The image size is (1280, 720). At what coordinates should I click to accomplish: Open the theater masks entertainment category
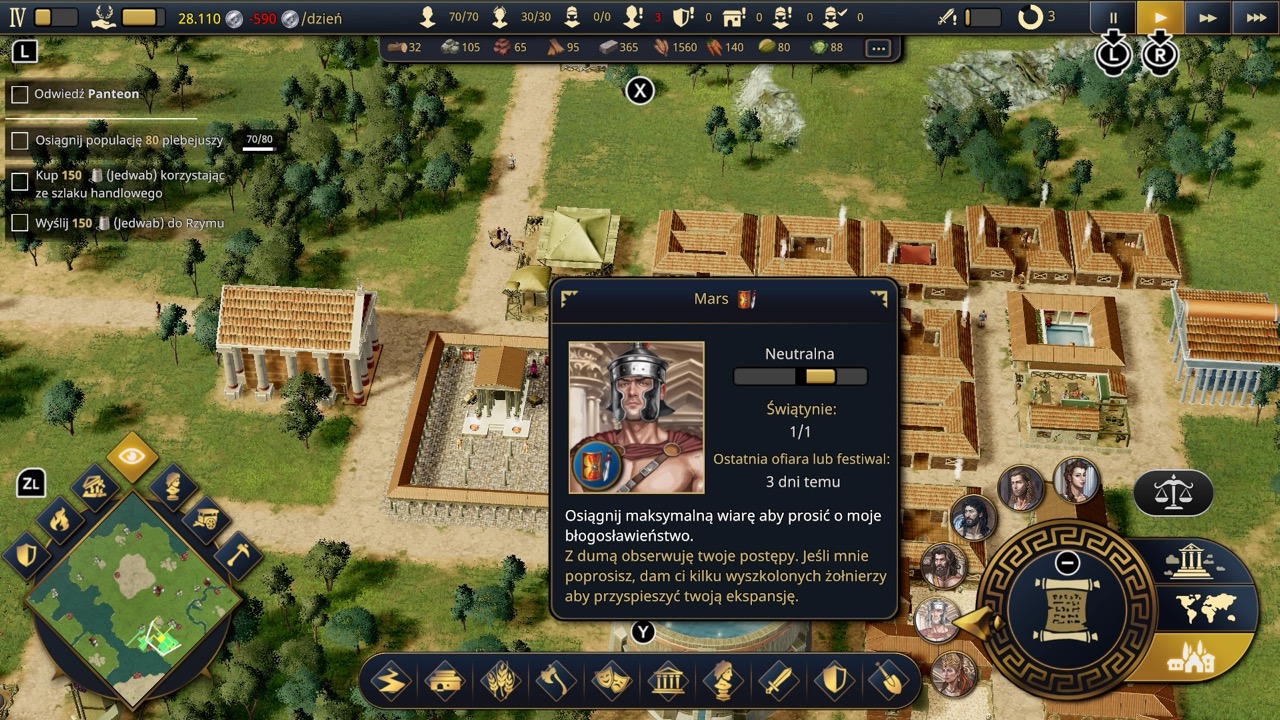[x=611, y=682]
